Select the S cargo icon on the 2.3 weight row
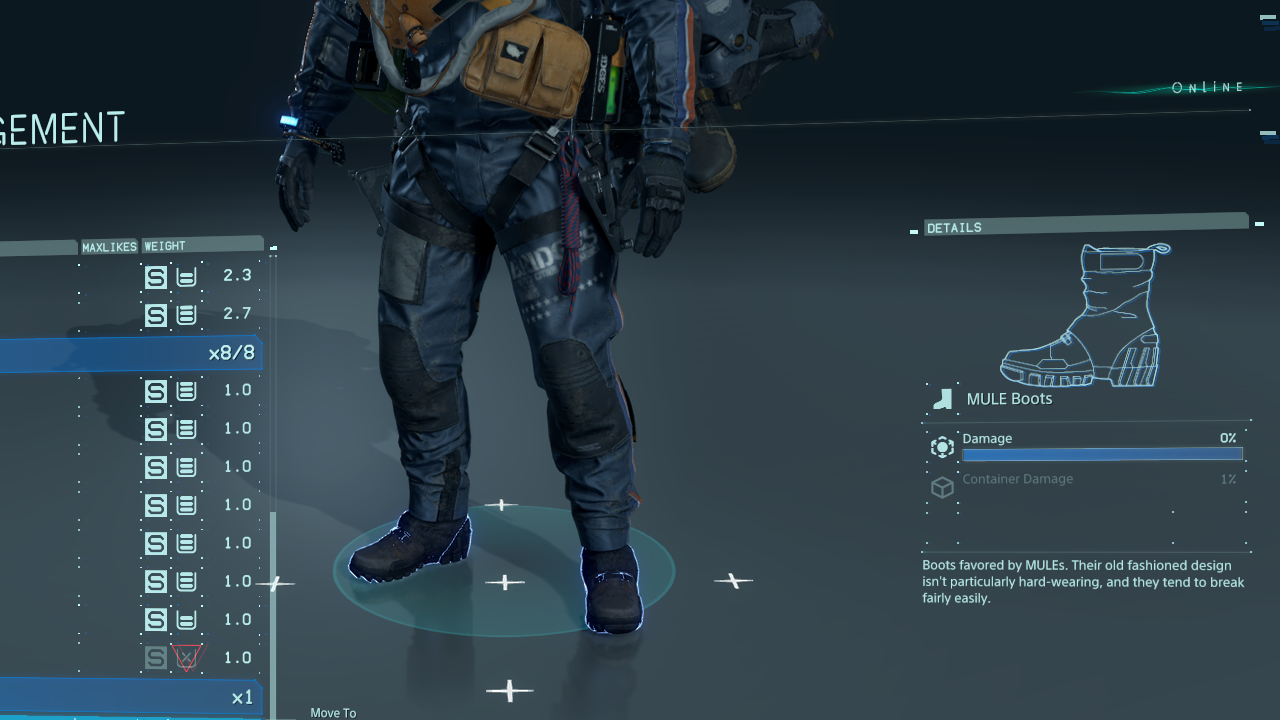This screenshot has width=1280, height=720. [156, 277]
